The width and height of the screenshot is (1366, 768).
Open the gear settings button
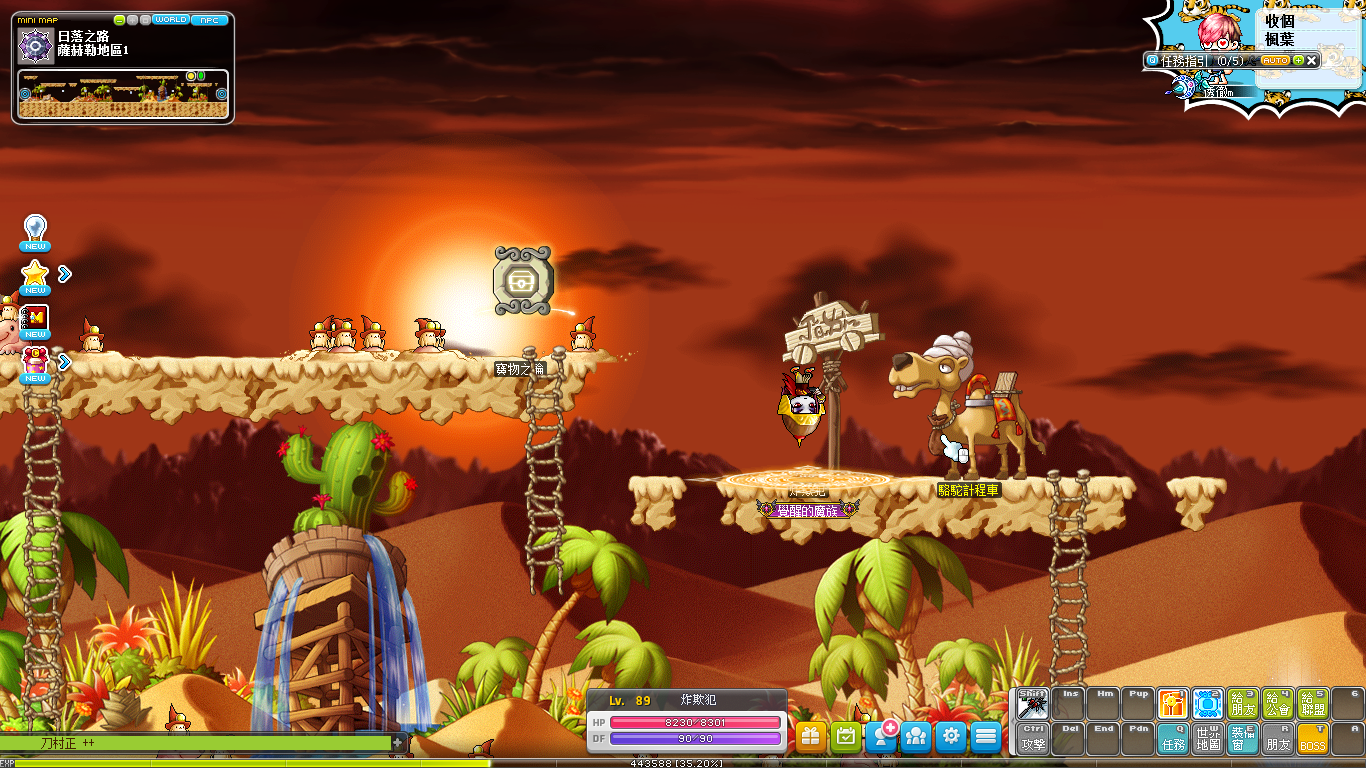point(951,737)
